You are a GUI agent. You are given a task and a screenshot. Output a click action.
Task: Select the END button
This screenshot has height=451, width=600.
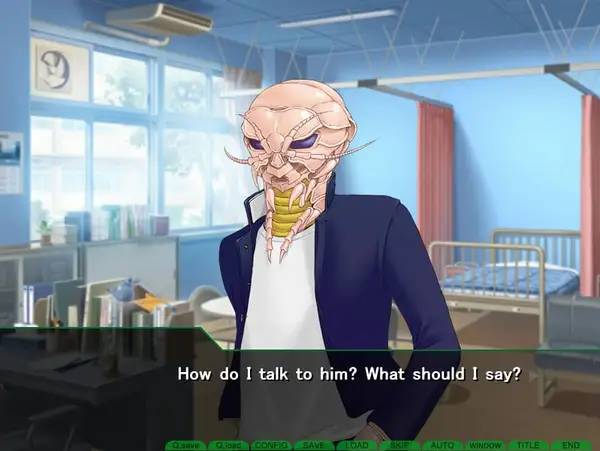tap(571, 444)
